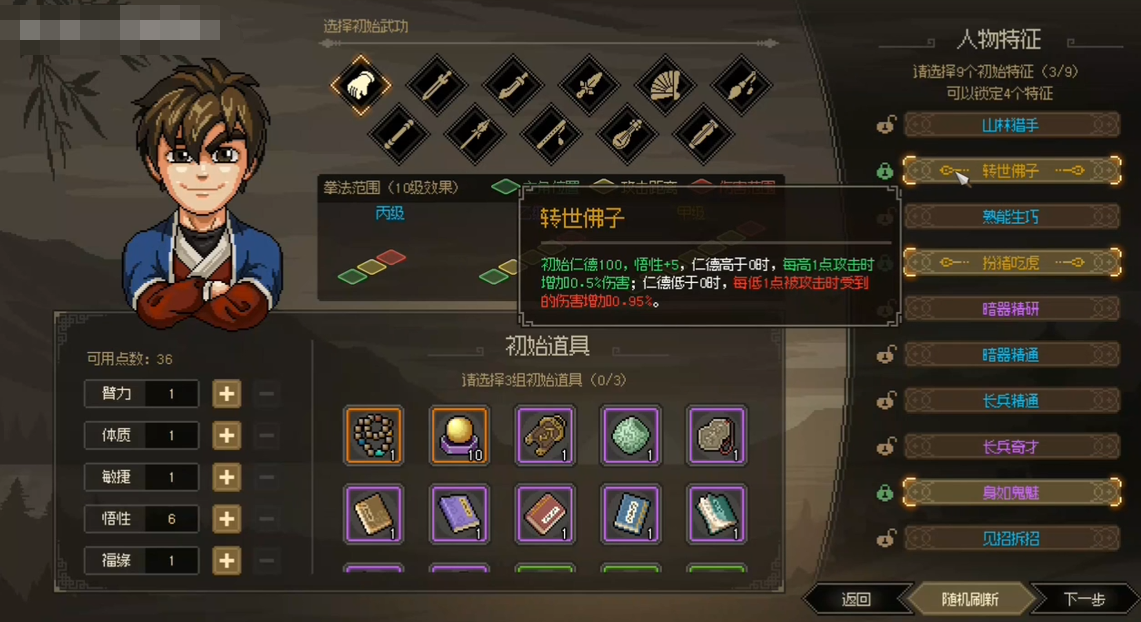The height and width of the screenshot is (622, 1141).
Task: Select the fist martial art icon
Action: (x=360, y=85)
